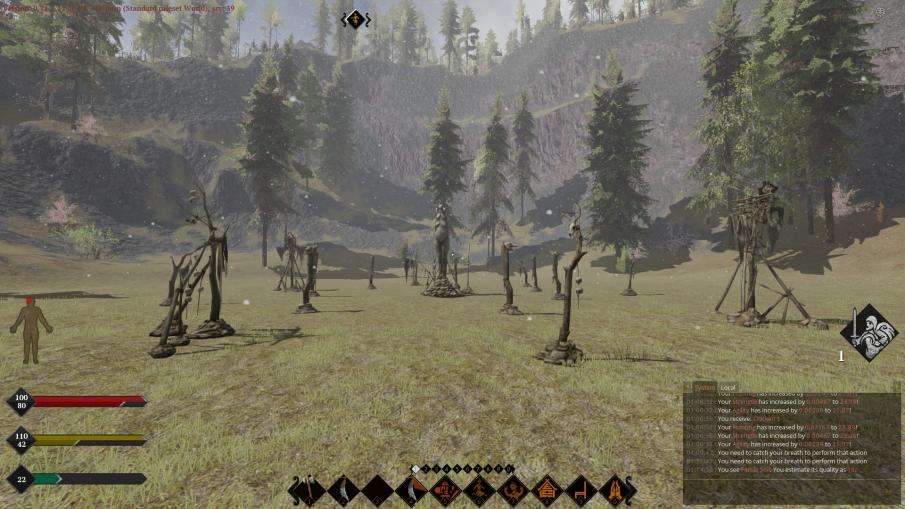Click the compass emblem at top center
This screenshot has height=509, width=905.
click(x=355, y=18)
